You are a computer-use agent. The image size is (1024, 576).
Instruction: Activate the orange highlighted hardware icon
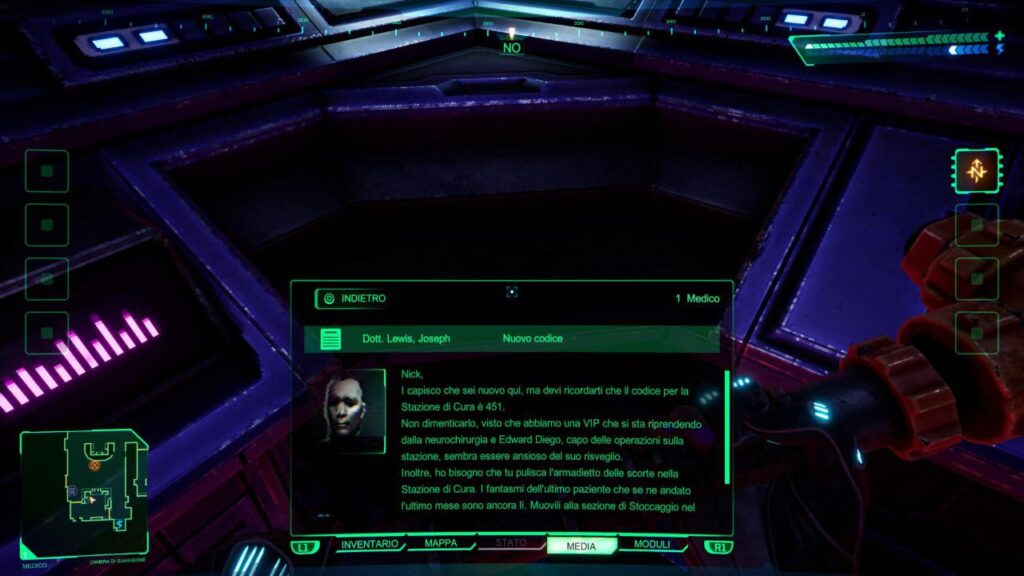(976, 171)
